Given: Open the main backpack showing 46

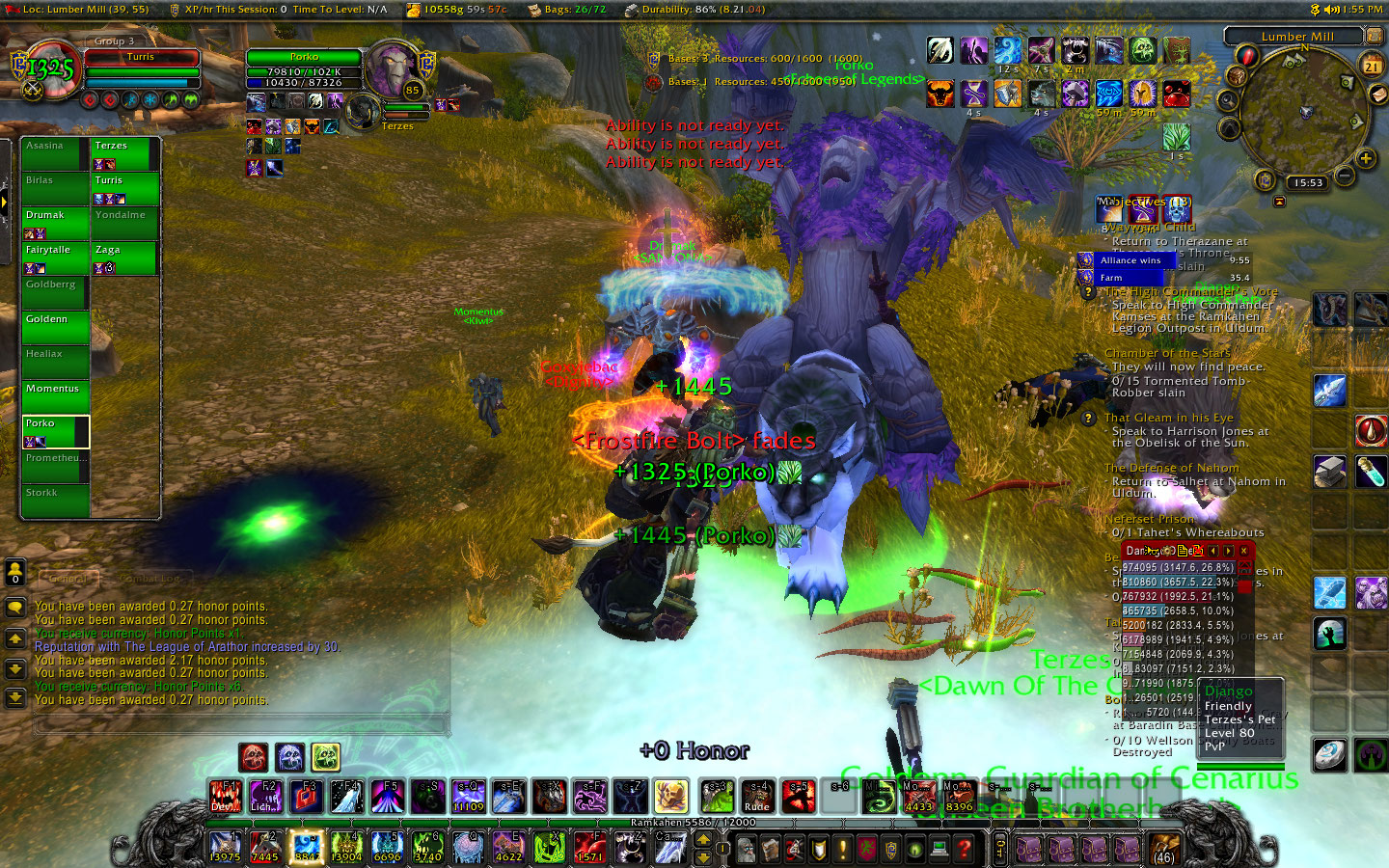Looking at the screenshot, I should click(1164, 849).
